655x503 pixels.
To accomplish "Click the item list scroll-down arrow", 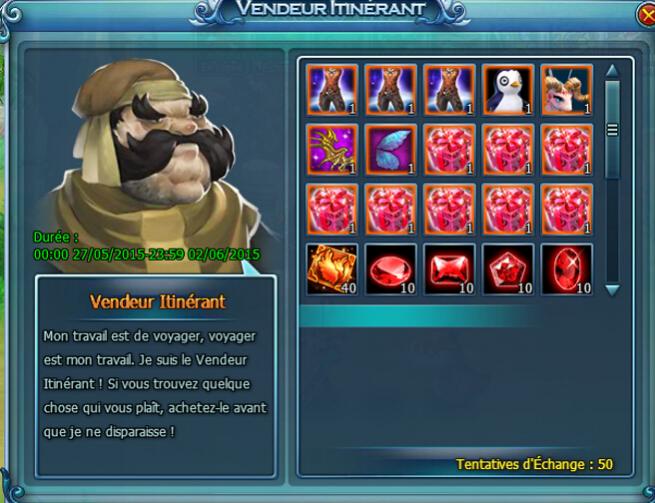I will pos(613,289).
